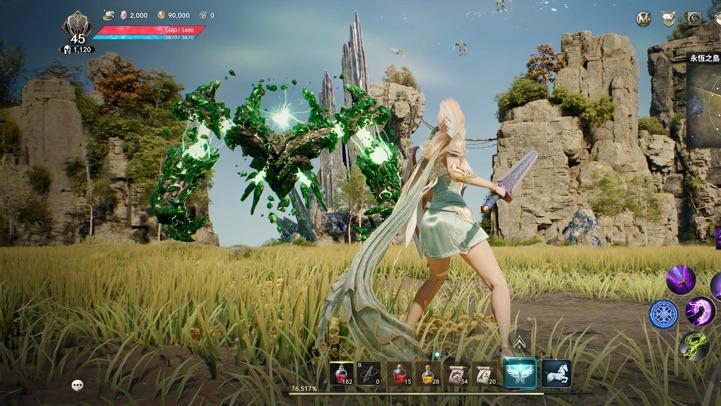Open the character portrait showing level 45
The width and height of the screenshot is (721, 406).
click(77, 27)
